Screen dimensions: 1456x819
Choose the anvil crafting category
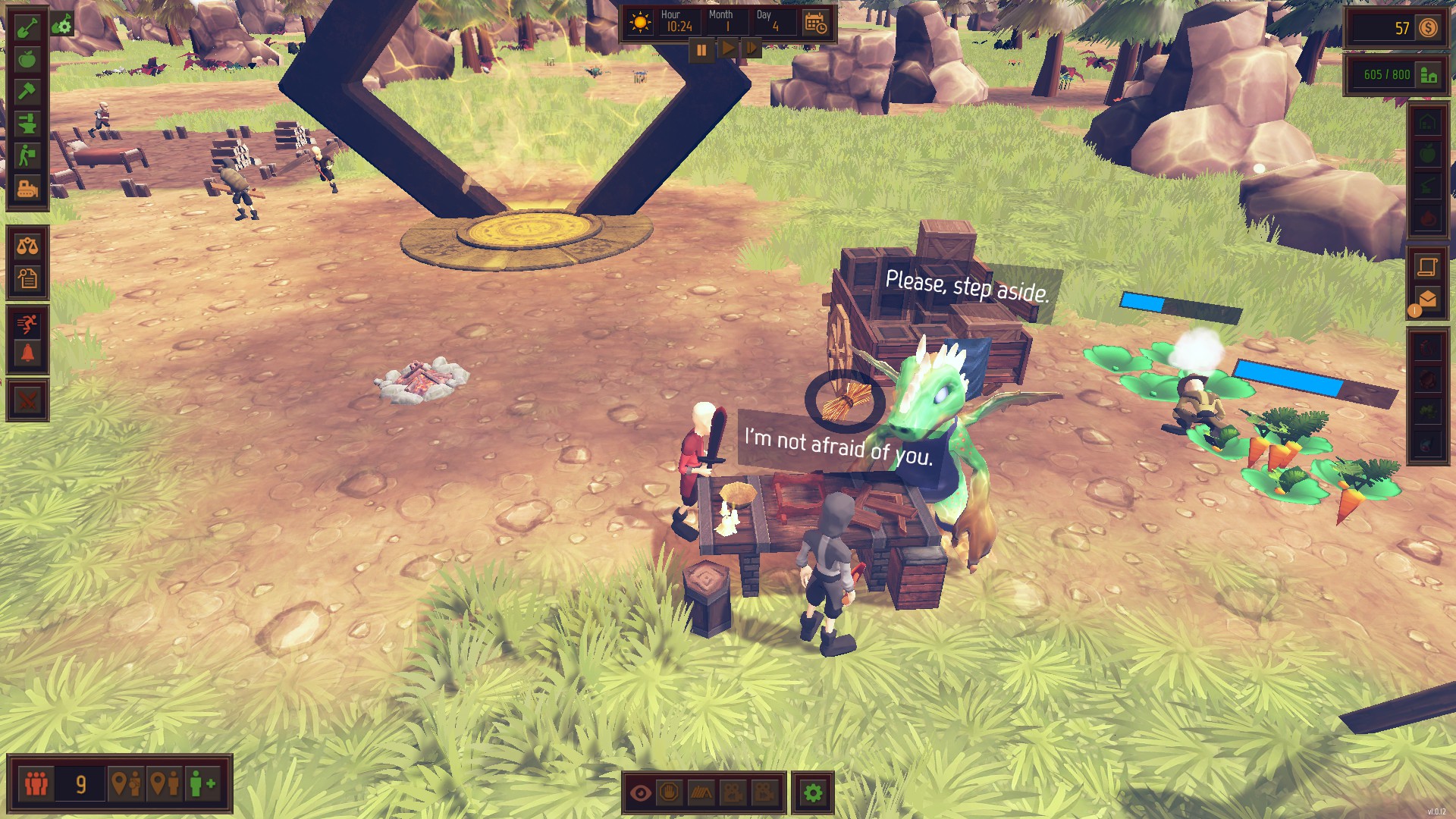click(x=27, y=123)
